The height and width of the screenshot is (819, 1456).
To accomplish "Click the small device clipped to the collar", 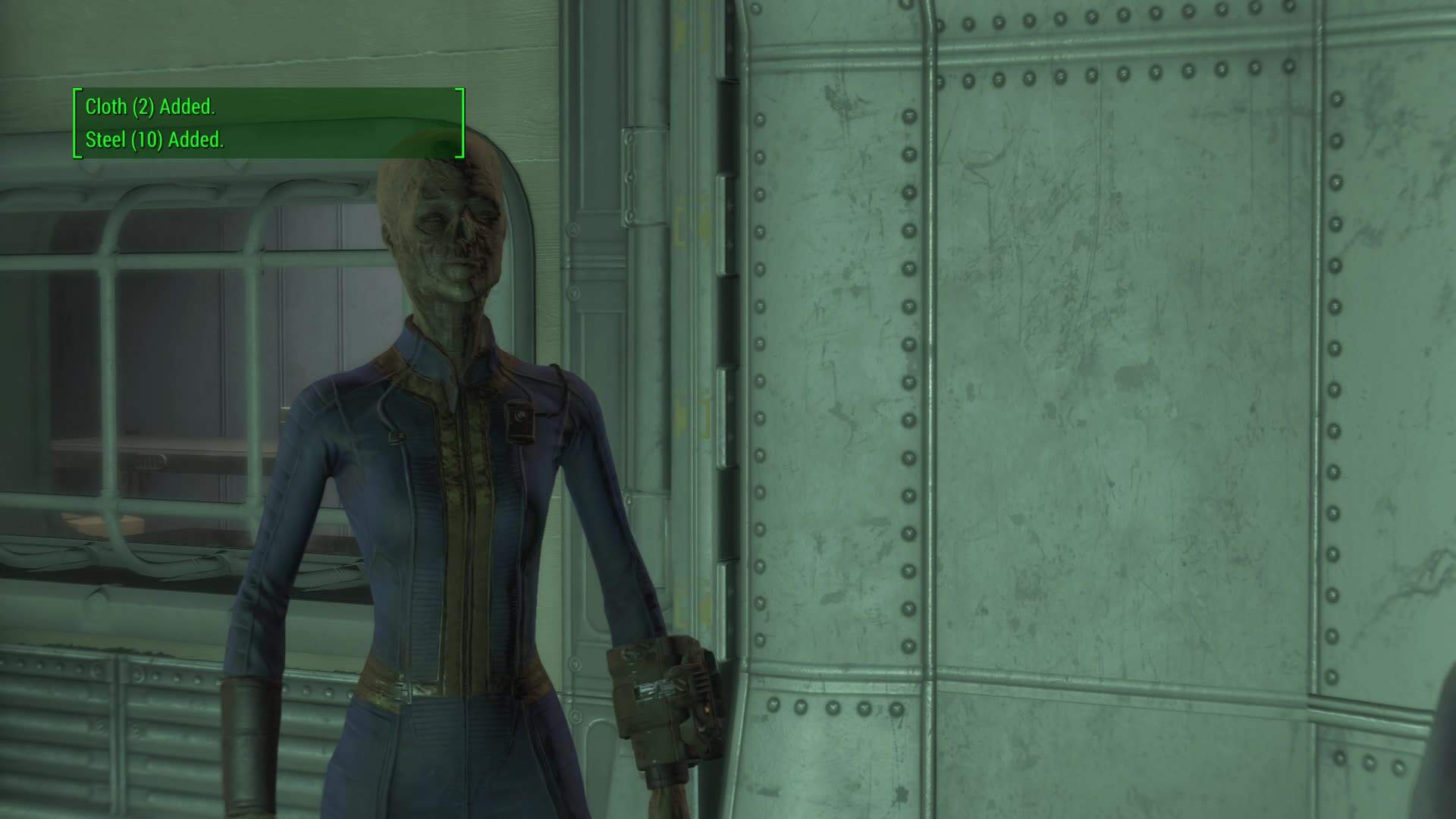I will click(x=520, y=420).
